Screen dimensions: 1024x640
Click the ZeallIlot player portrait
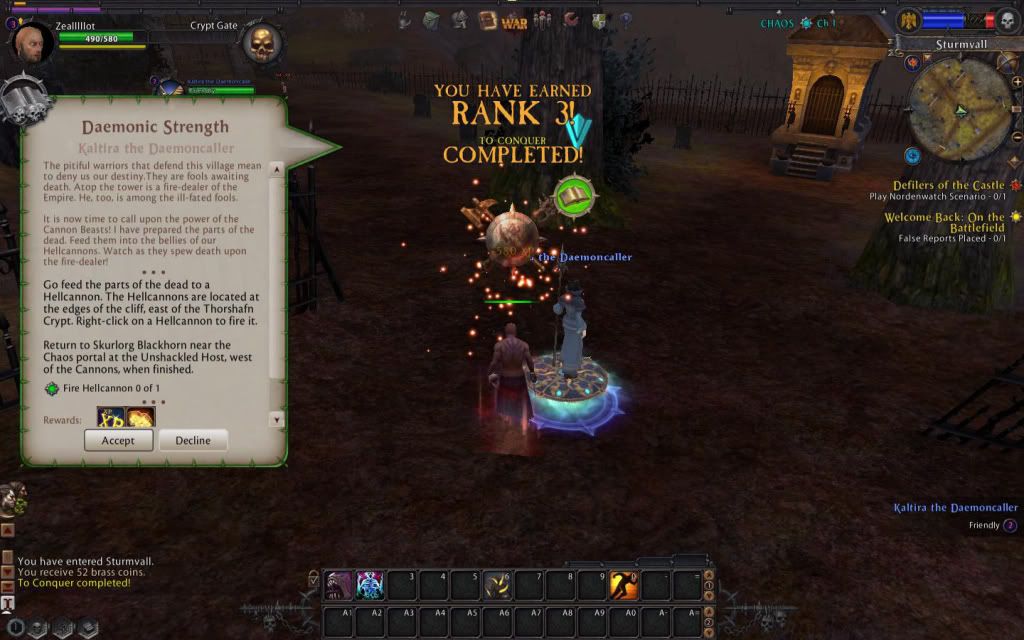[34, 44]
